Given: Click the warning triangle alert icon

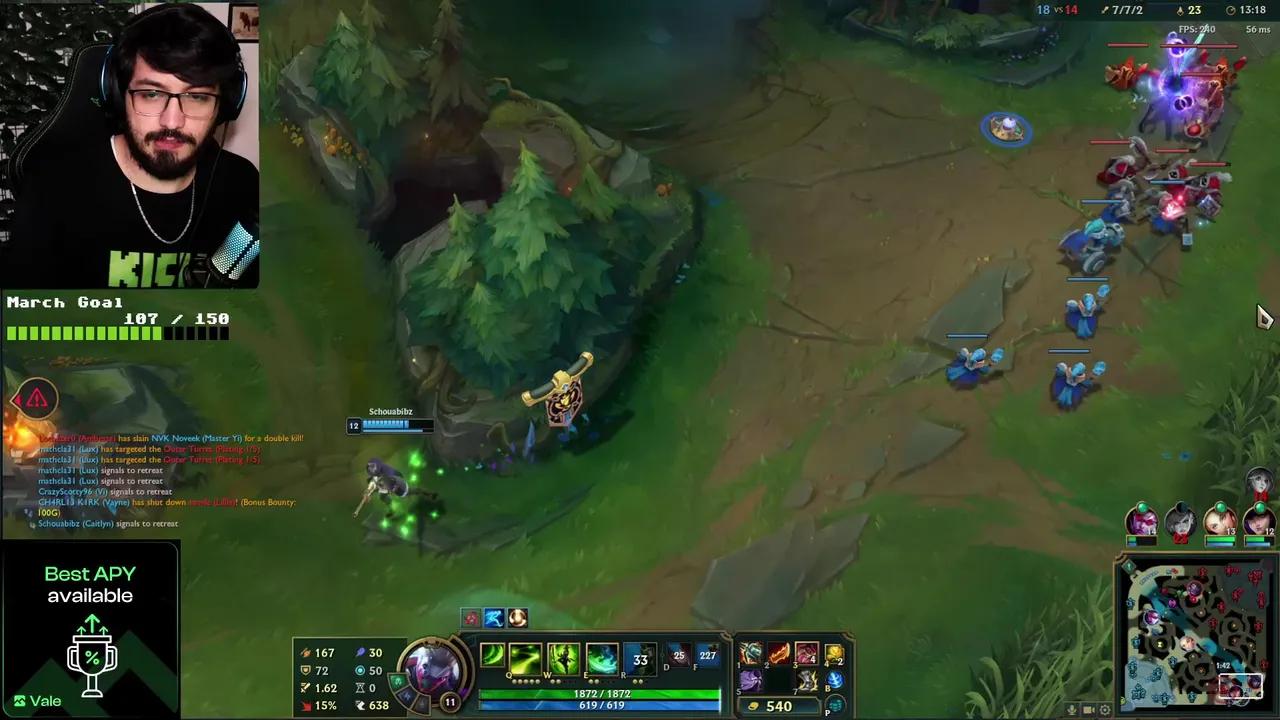Looking at the screenshot, I should [35, 398].
